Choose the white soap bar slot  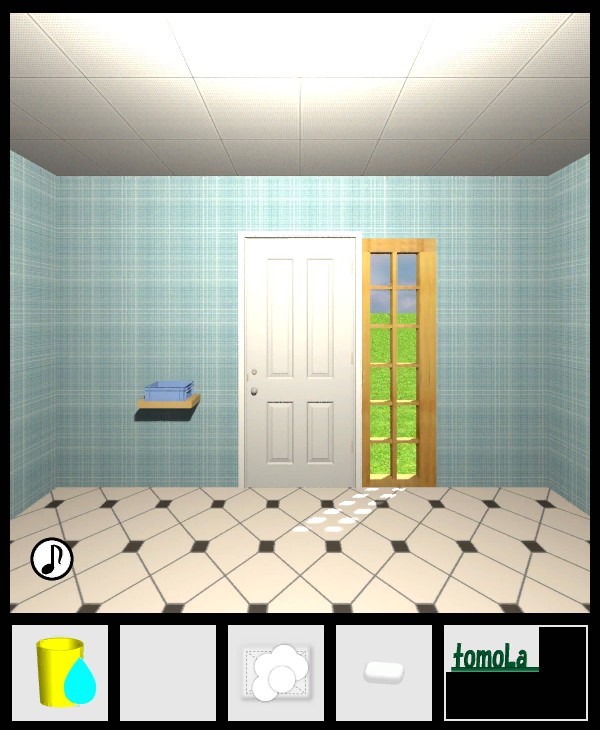click(384, 673)
